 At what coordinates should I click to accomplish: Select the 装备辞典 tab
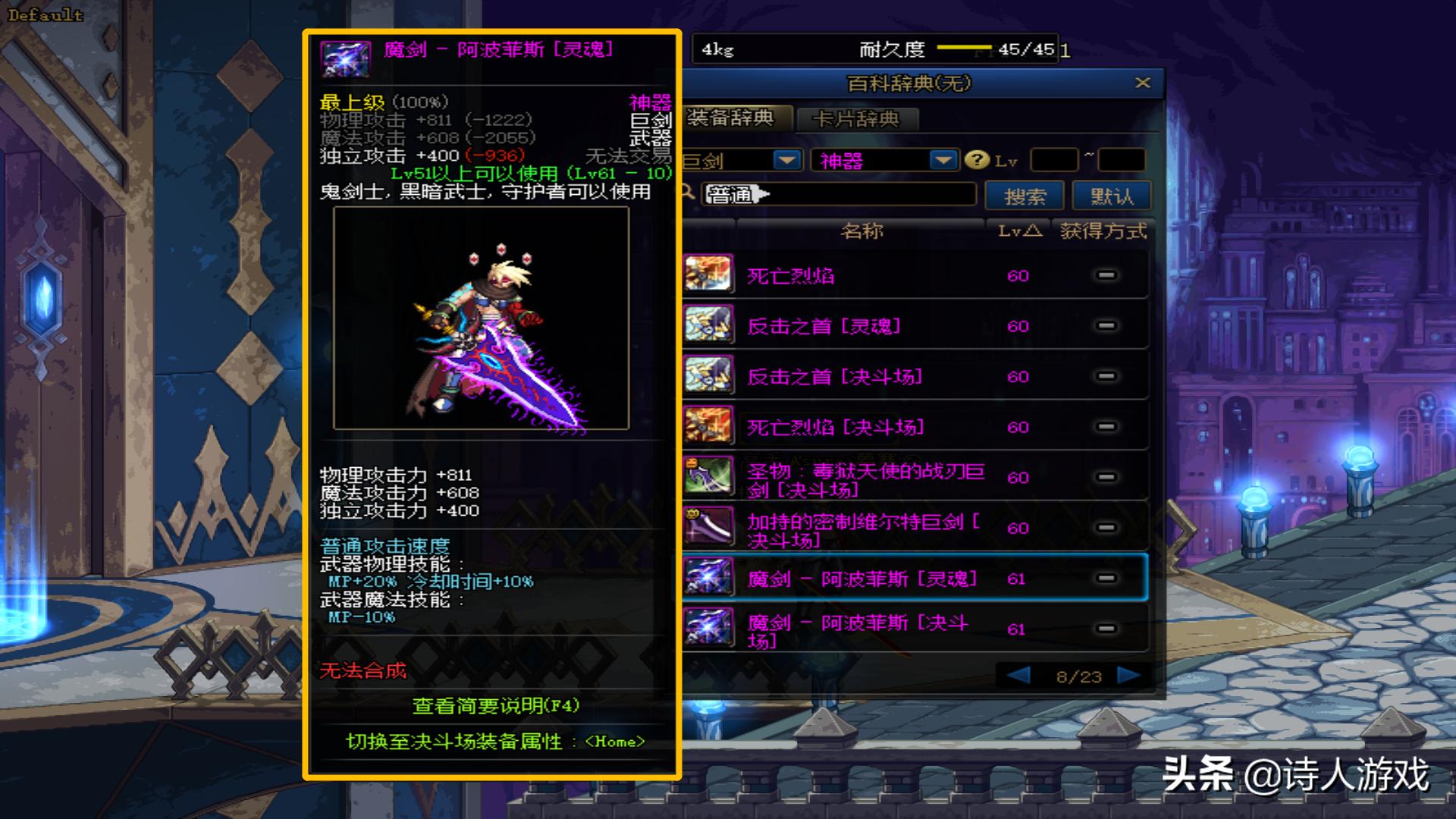(732, 118)
